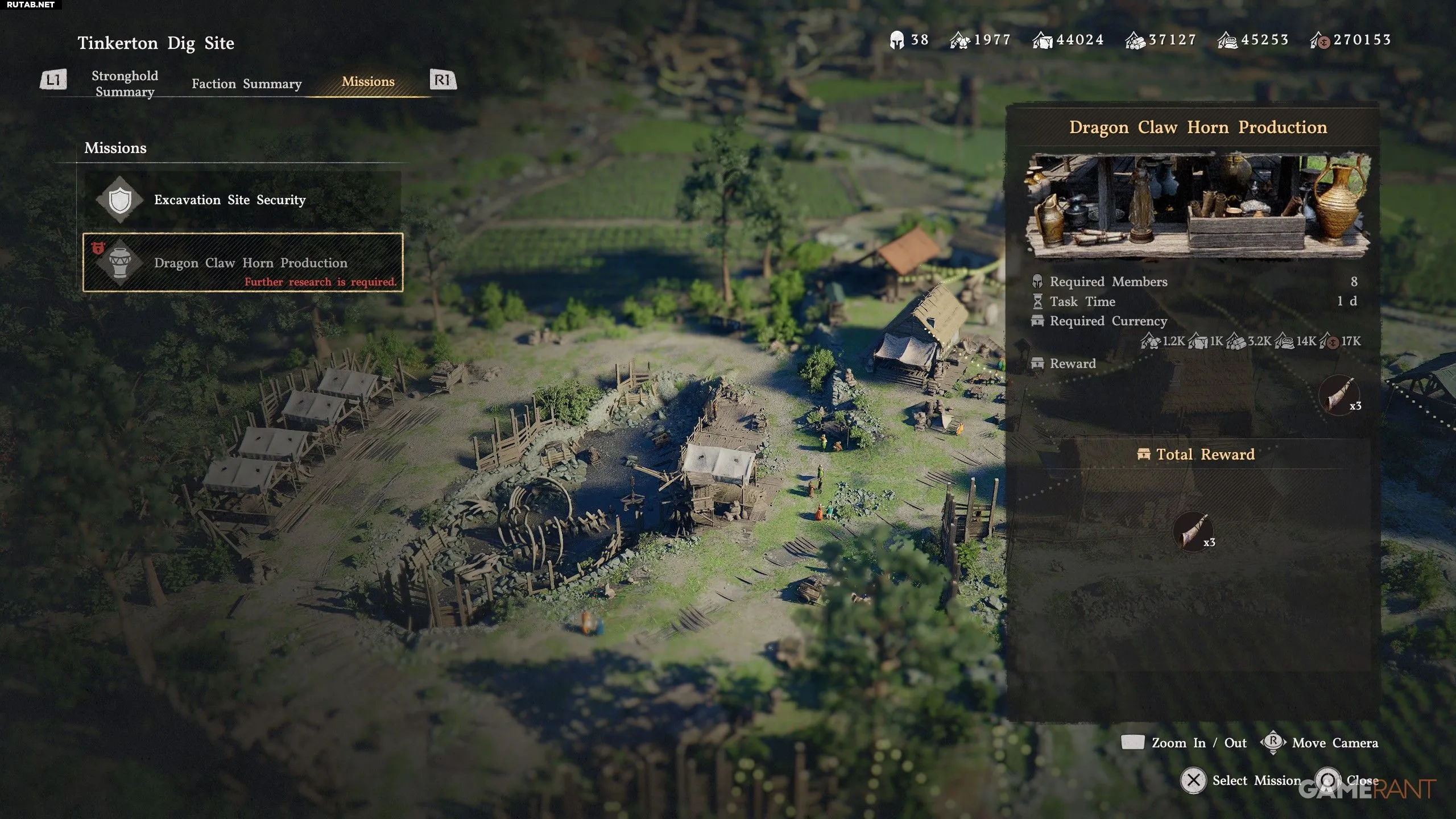Viewport: 1456px width, 819px height.
Task: Switch to the Faction Summary tab
Action: pyautogui.click(x=246, y=84)
